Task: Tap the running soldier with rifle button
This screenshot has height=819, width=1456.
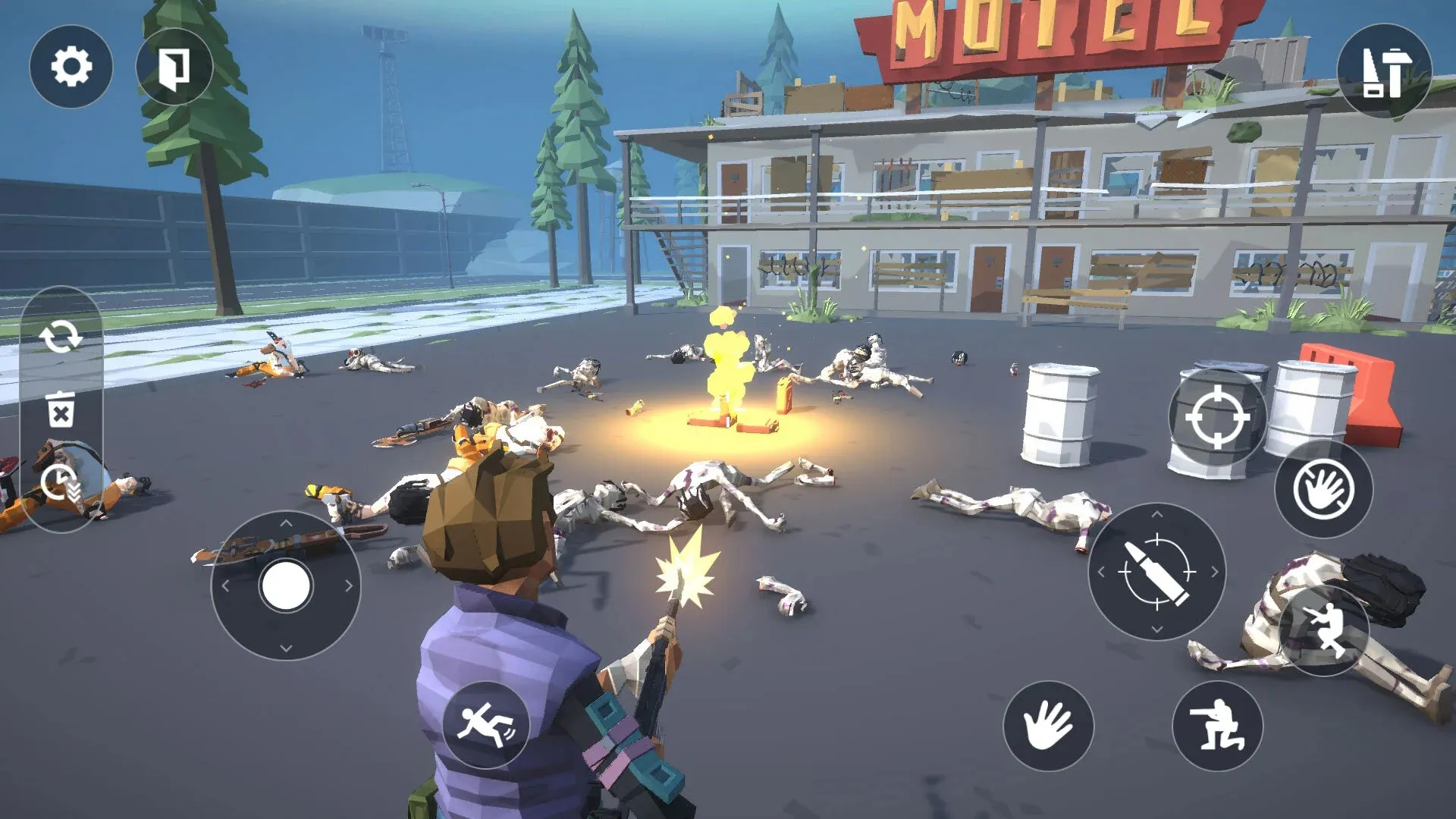Action: pos(1323,629)
